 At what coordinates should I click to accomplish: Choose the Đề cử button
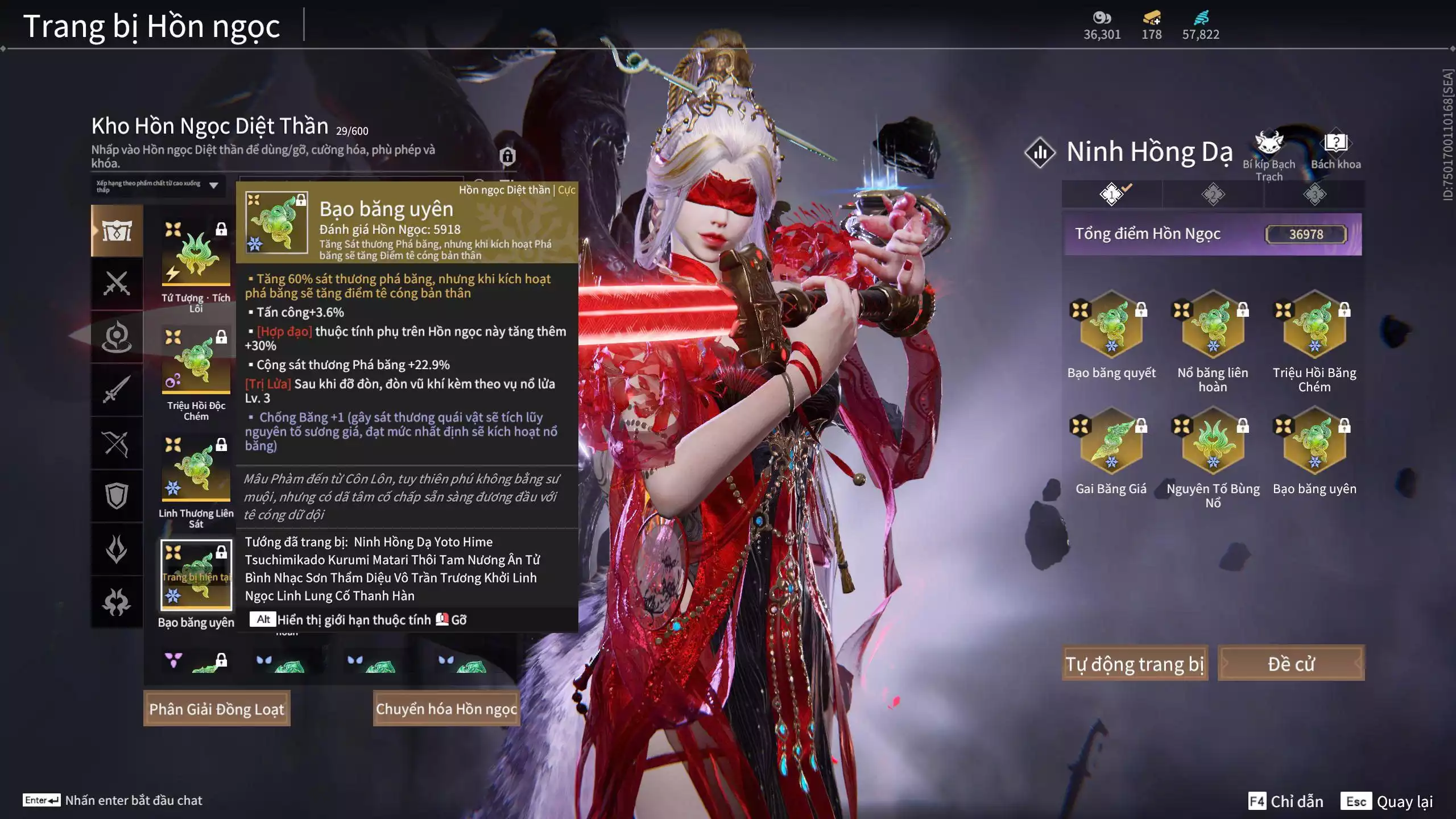[1290, 663]
